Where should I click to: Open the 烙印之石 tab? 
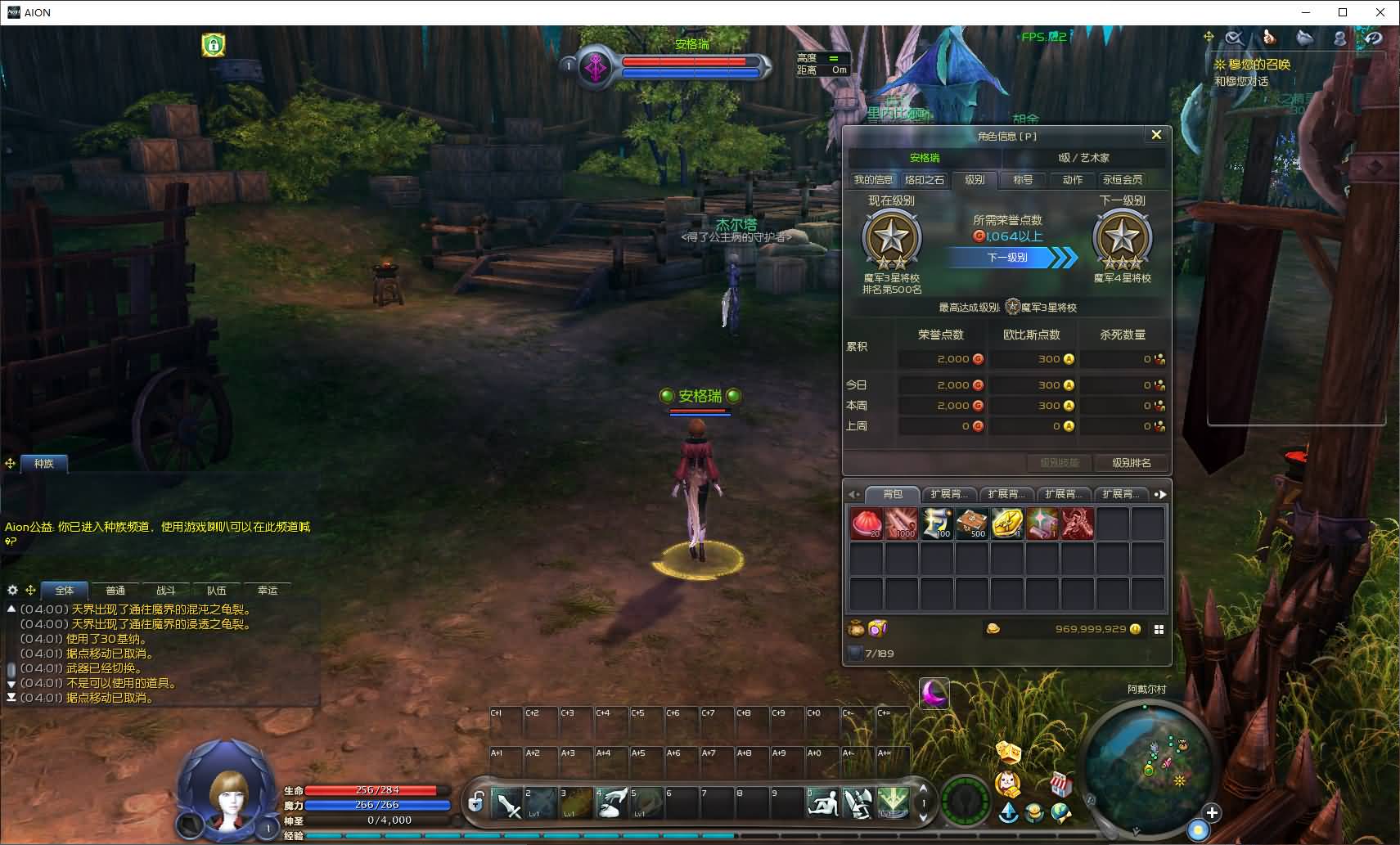(x=924, y=180)
